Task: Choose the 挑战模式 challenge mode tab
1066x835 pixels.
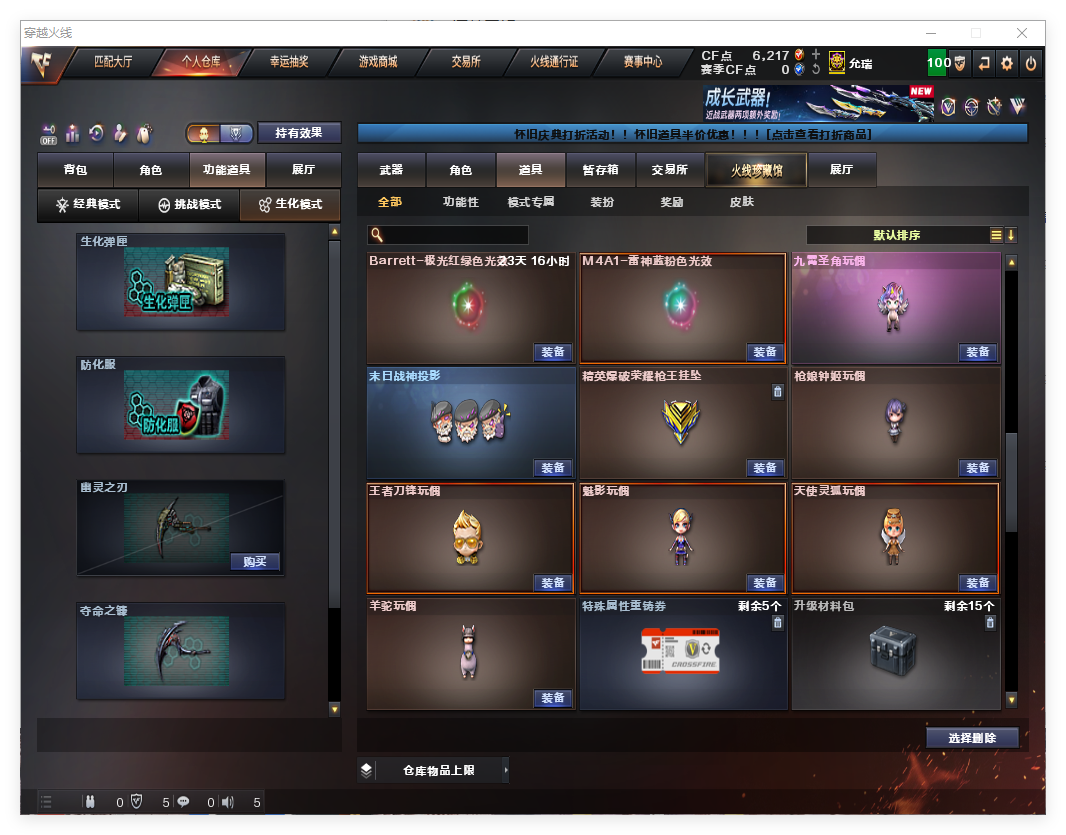Action: pos(190,204)
